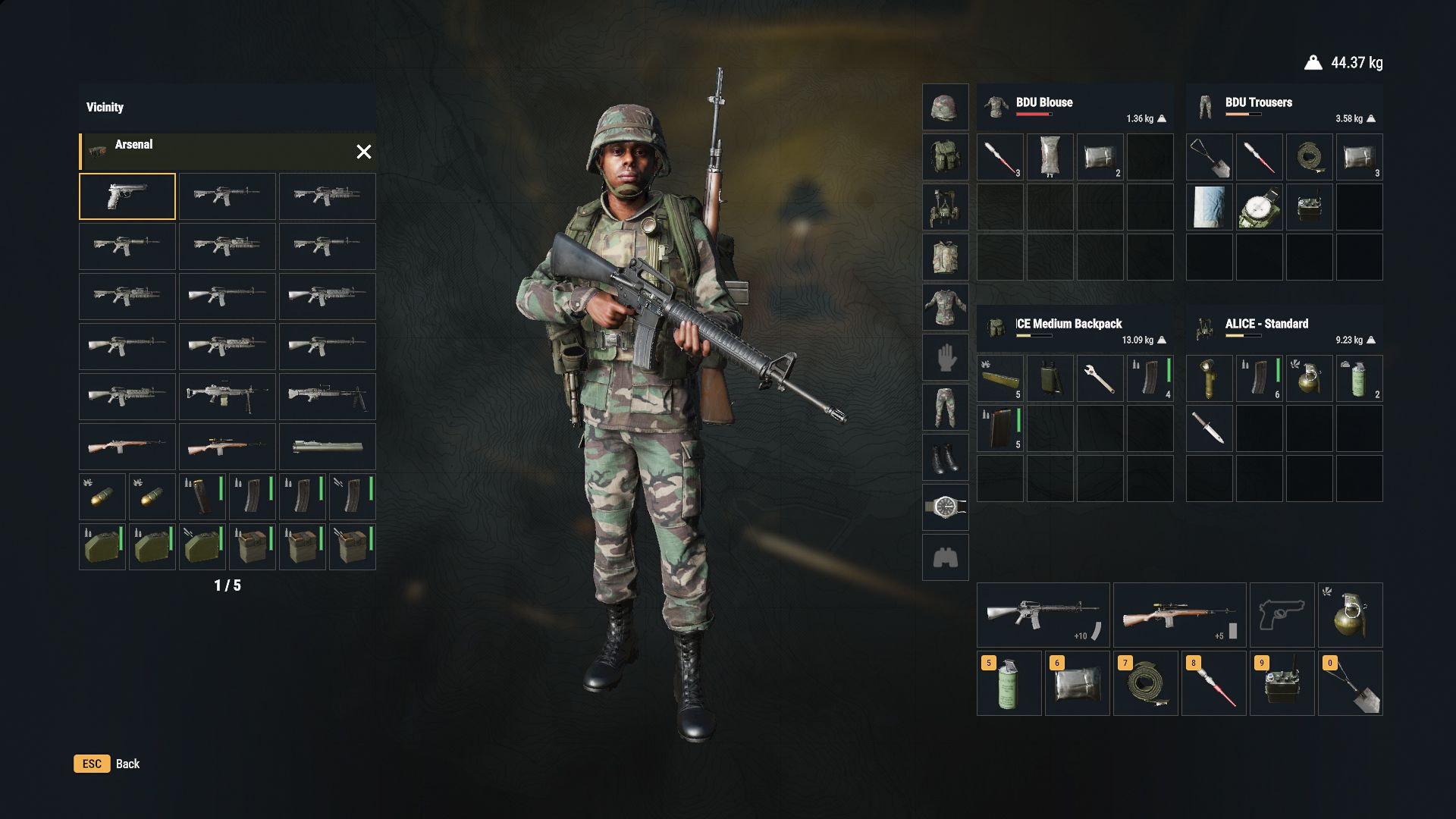The width and height of the screenshot is (1456, 819).
Task: Select the smoke grenade in quick slot 5
Action: [1009, 683]
